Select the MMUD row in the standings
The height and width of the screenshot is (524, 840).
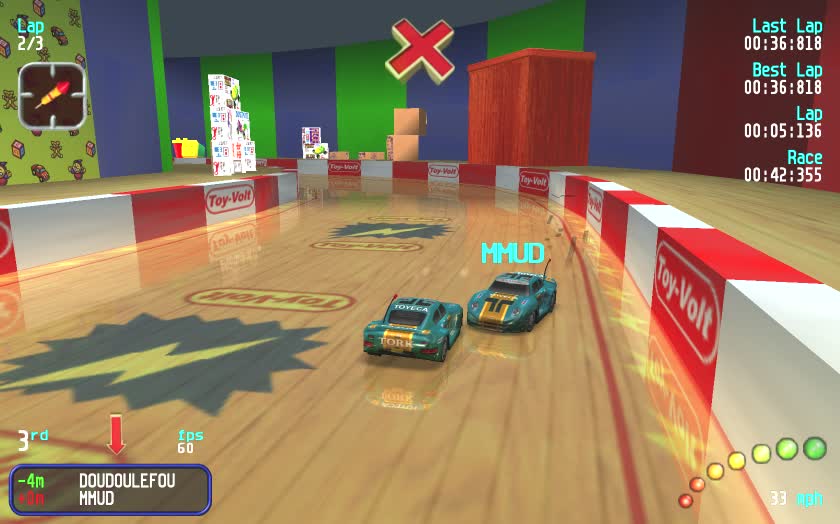(111, 498)
